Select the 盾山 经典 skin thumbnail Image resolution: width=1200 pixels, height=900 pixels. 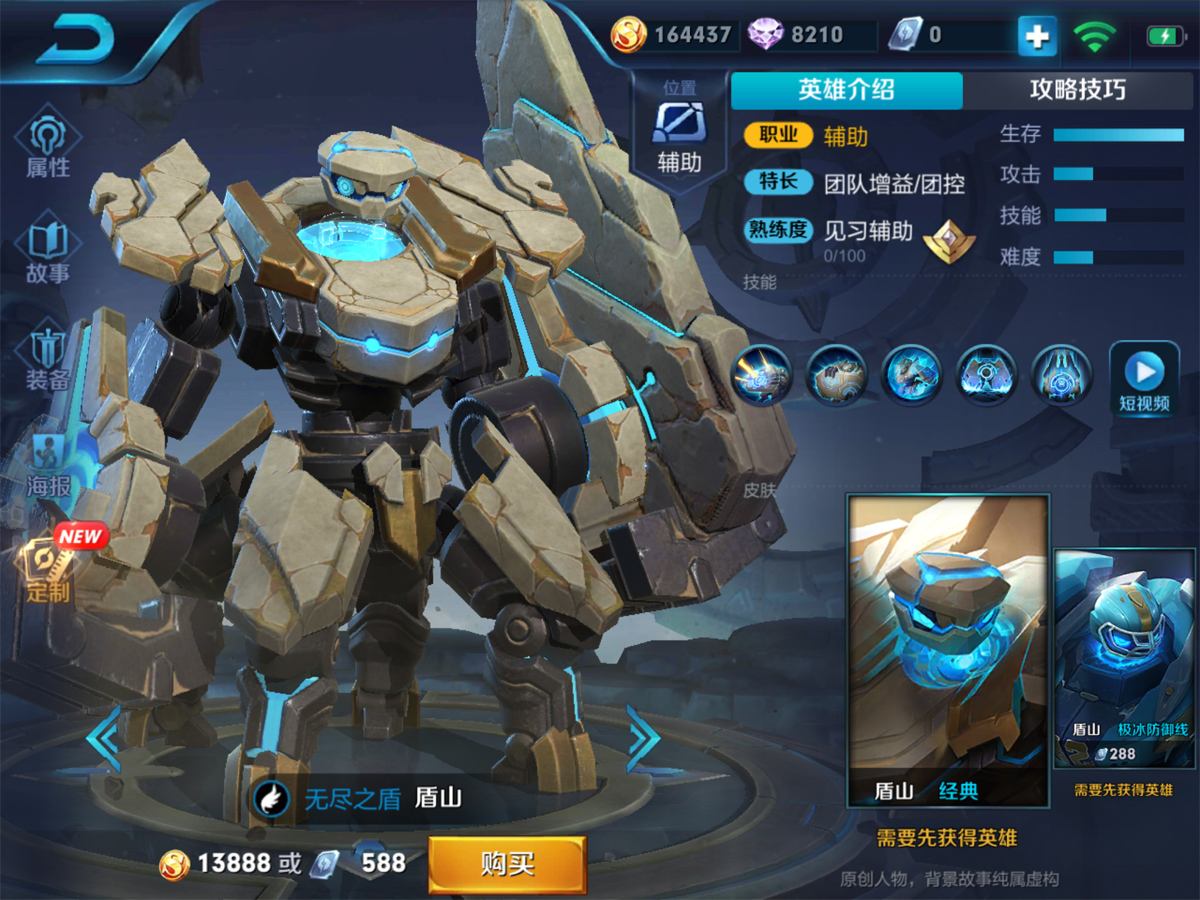click(x=947, y=650)
